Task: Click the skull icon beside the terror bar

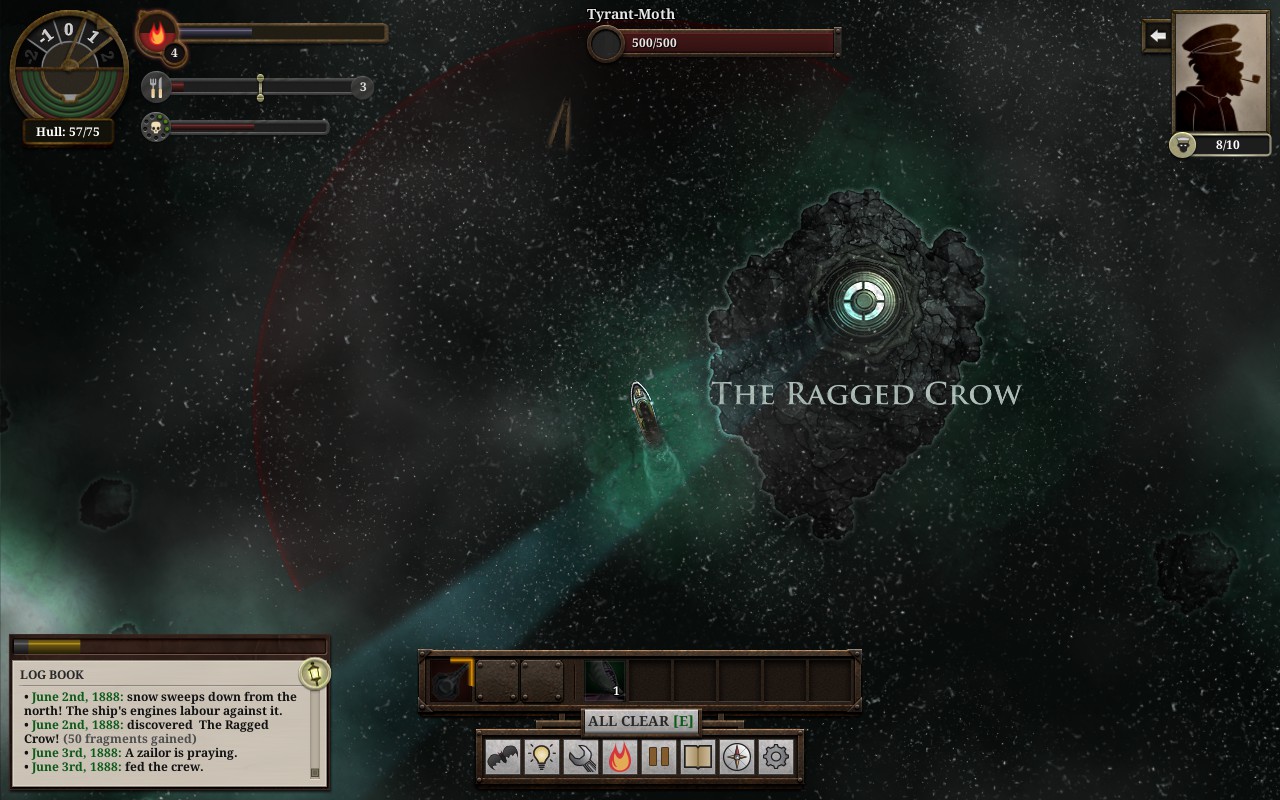Action: (x=155, y=129)
